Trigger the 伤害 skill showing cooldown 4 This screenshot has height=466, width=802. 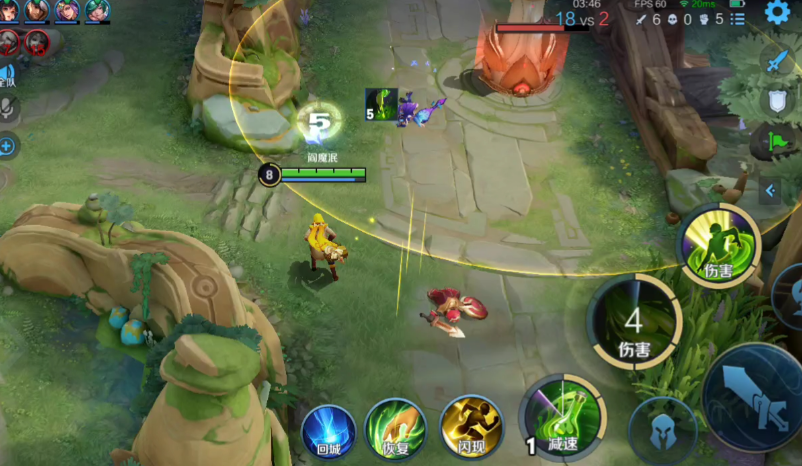pos(634,322)
